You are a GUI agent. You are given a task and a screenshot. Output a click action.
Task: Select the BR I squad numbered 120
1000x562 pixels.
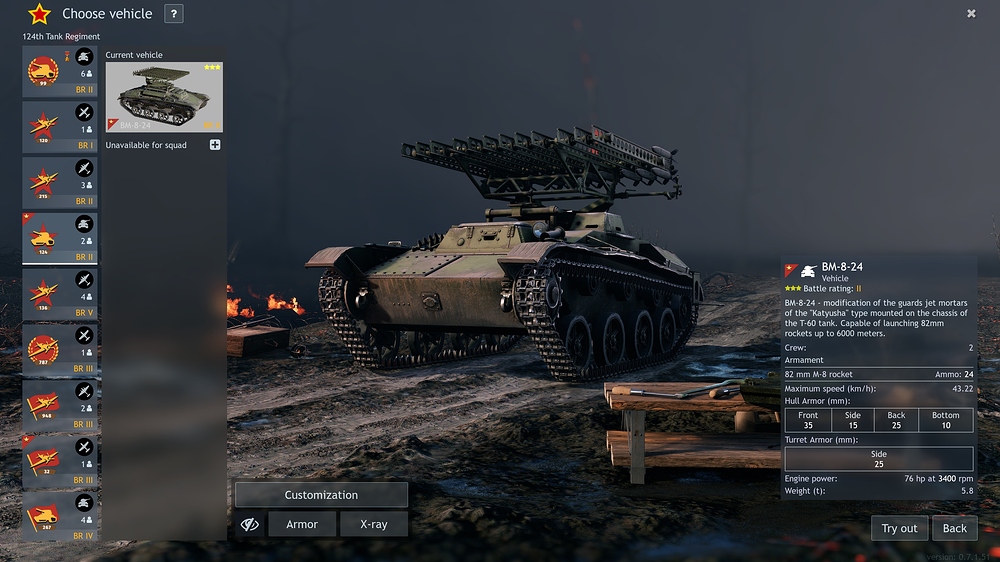[60, 127]
